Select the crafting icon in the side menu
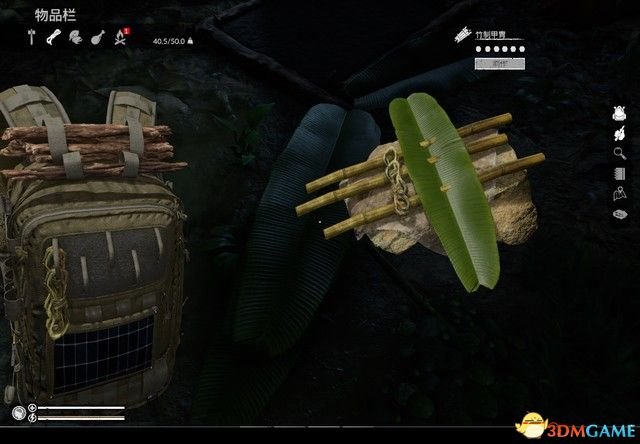 pos(619,133)
